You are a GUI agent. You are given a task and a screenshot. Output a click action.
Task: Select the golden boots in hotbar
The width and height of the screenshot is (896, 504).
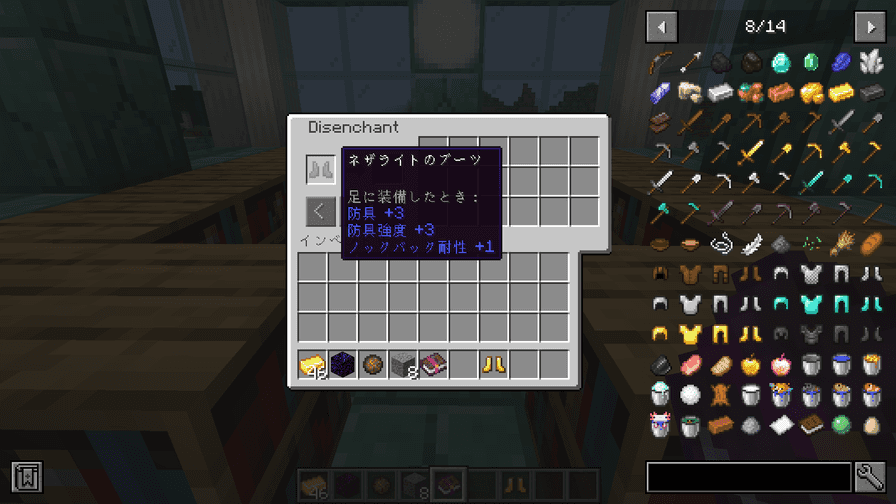(493, 365)
